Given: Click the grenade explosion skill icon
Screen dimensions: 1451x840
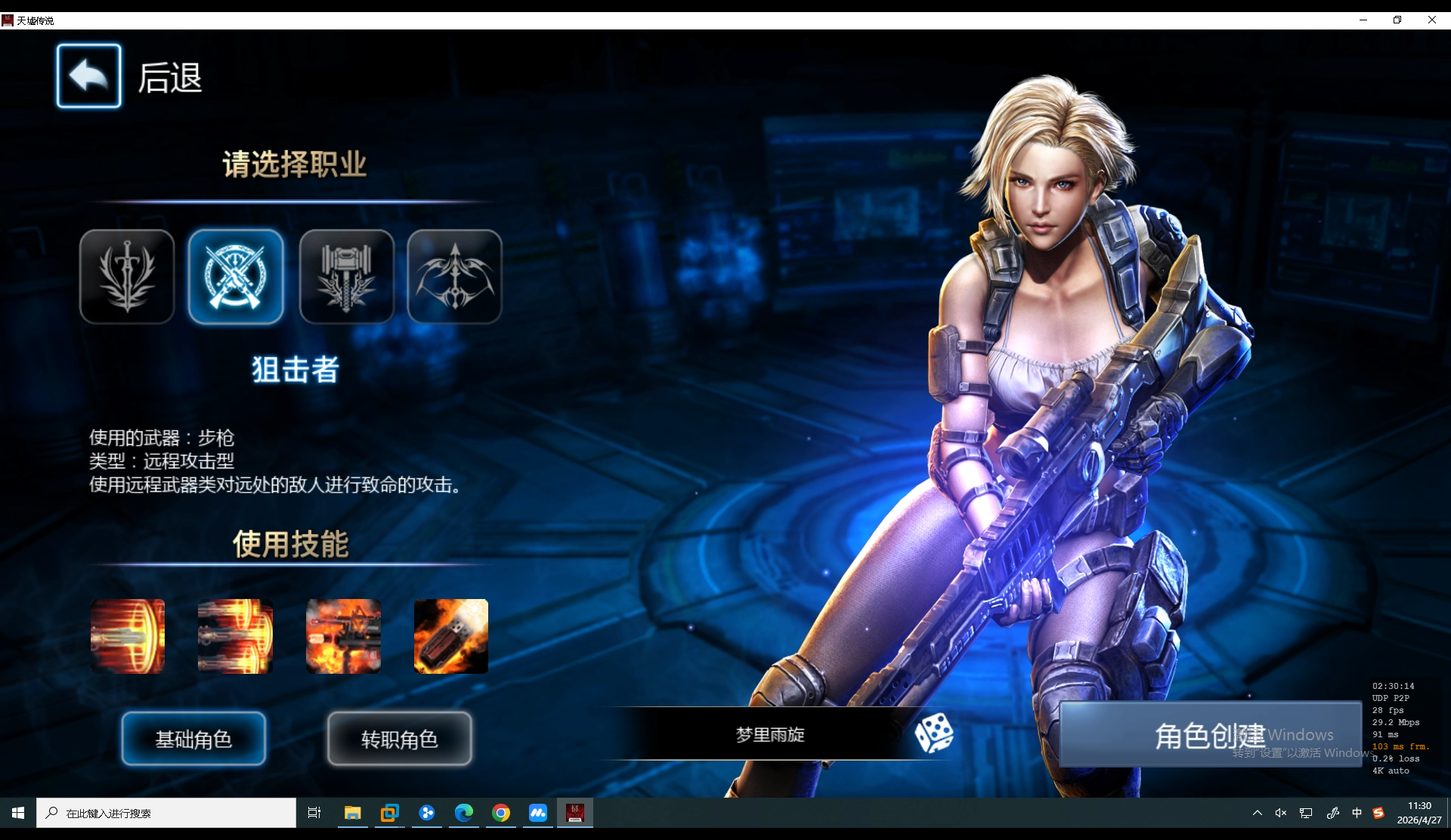Looking at the screenshot, I should coord(343,636).
